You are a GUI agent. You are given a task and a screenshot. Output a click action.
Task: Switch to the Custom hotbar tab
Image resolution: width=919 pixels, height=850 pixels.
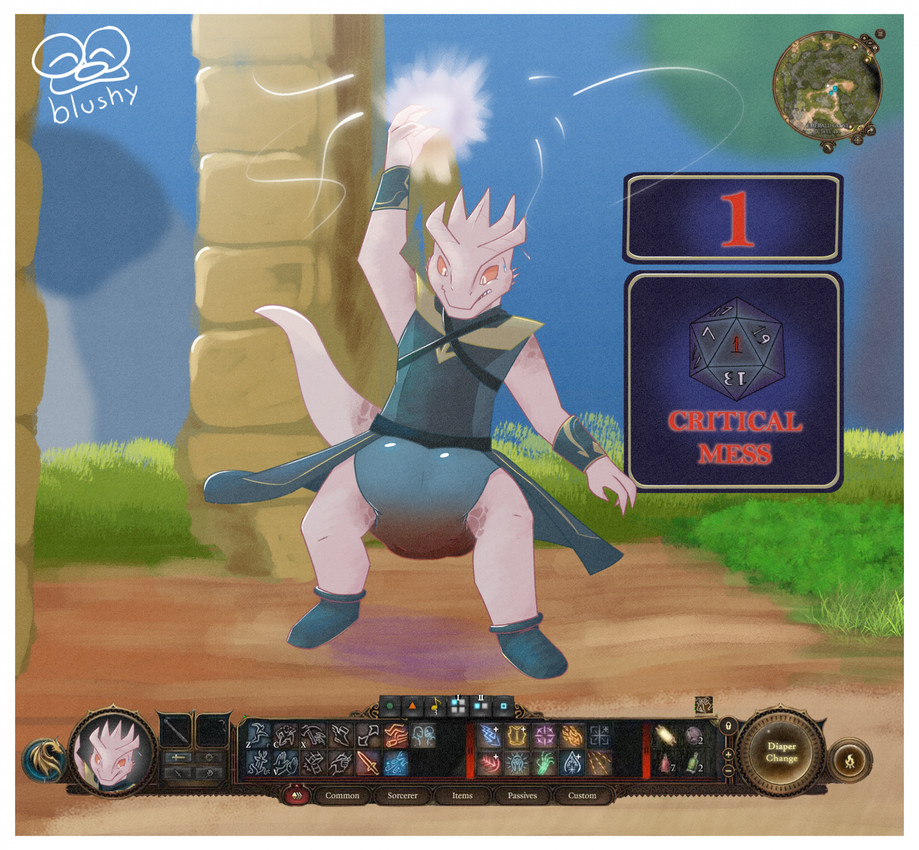tap(581, 796)
